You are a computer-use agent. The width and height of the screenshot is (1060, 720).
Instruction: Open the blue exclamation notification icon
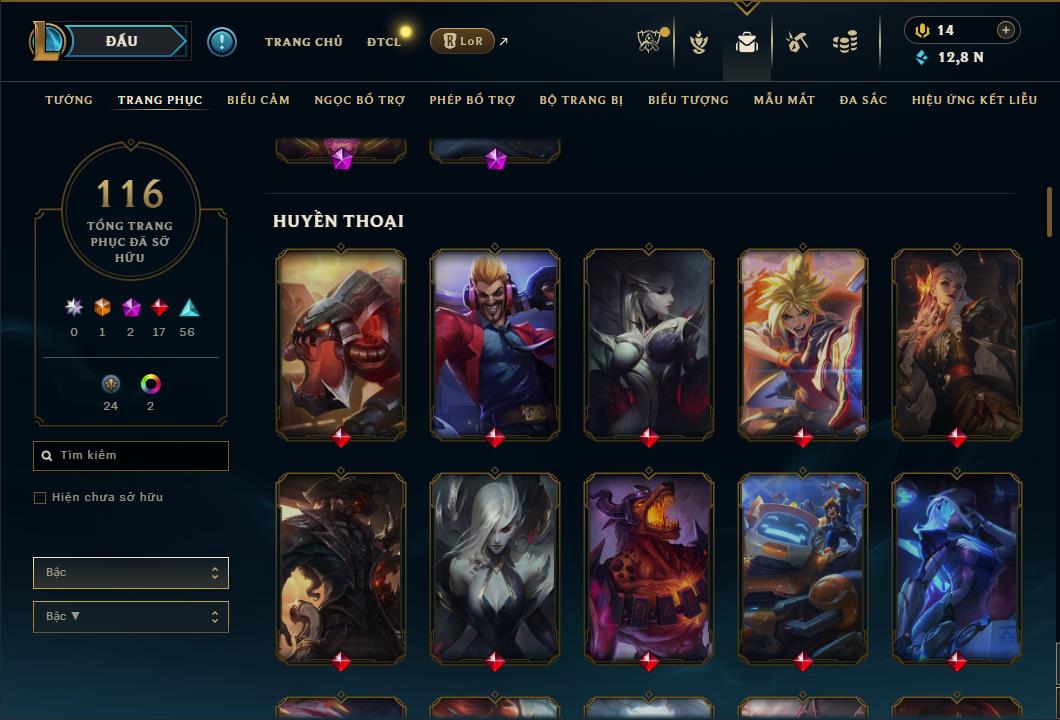(222, 41)
